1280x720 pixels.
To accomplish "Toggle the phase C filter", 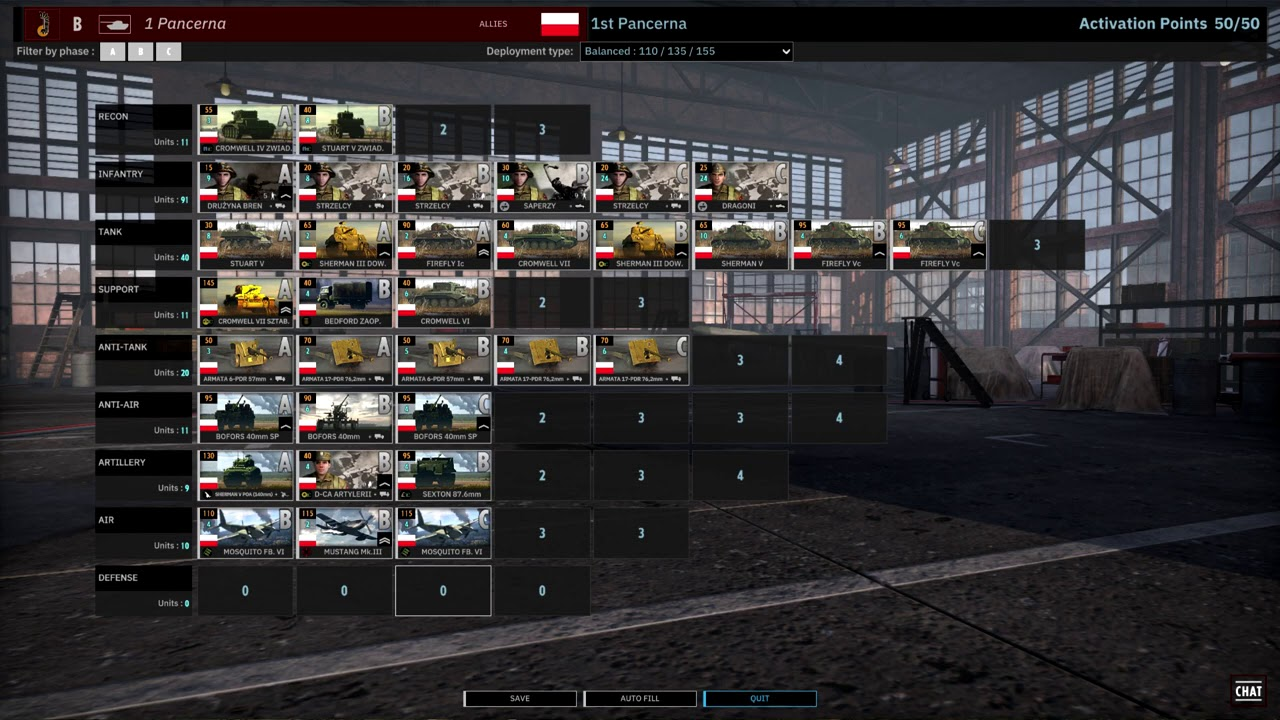I will [169, 51].
